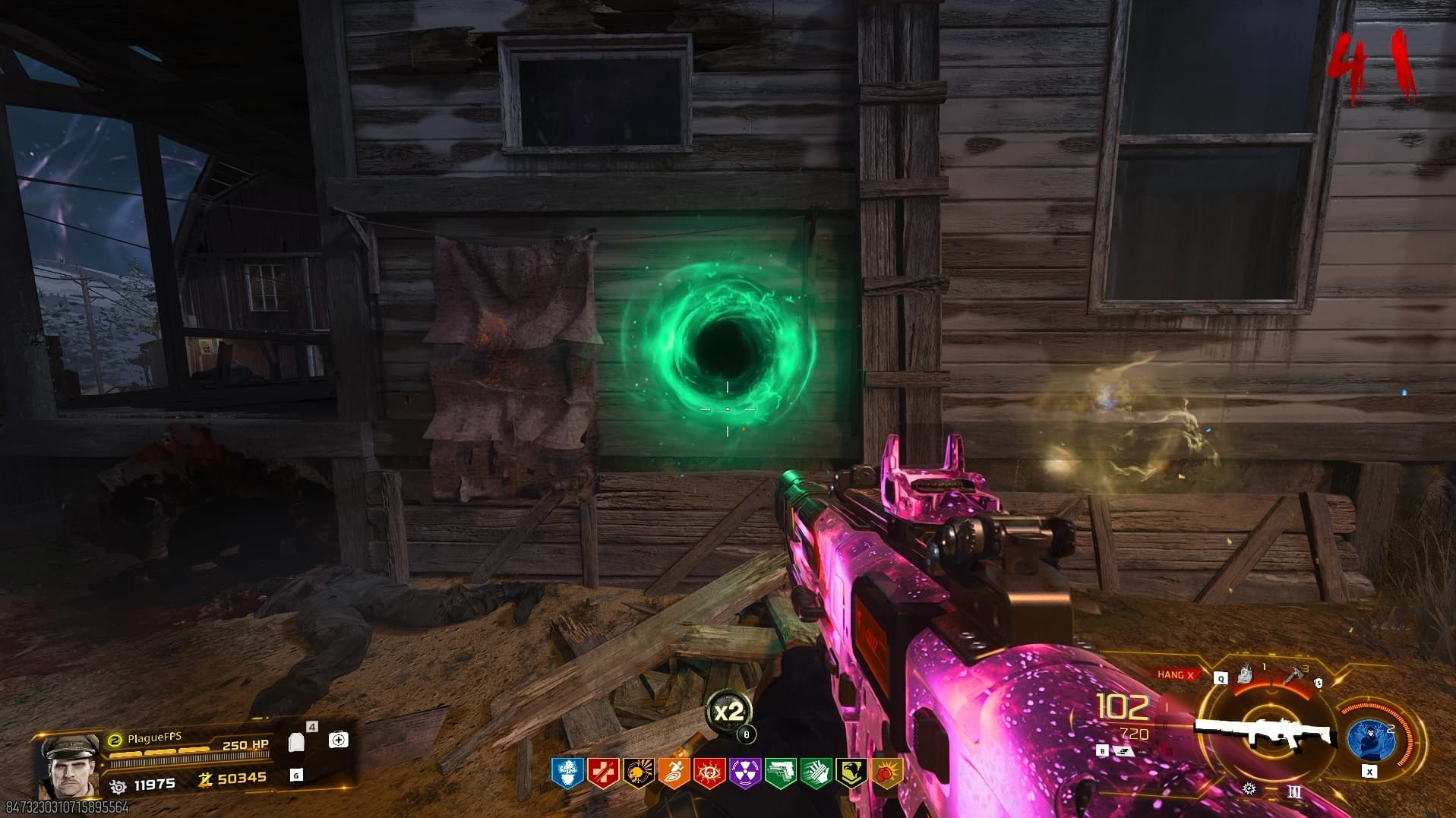Select the tactical equipment icon
This screenshot has width=1456, height=818.
point(1245,674)
